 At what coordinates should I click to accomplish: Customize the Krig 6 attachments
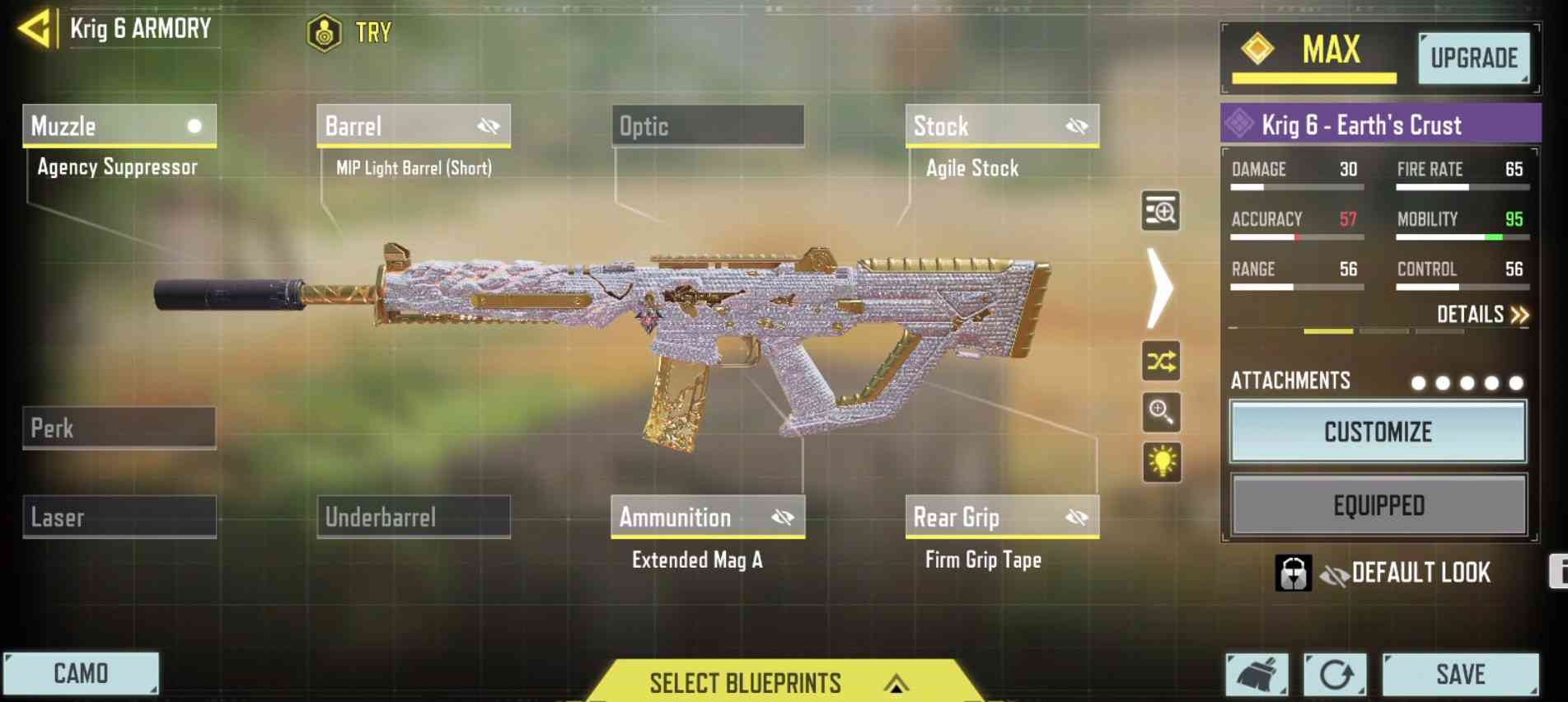pyautogui.click(x=1378, y=432)
